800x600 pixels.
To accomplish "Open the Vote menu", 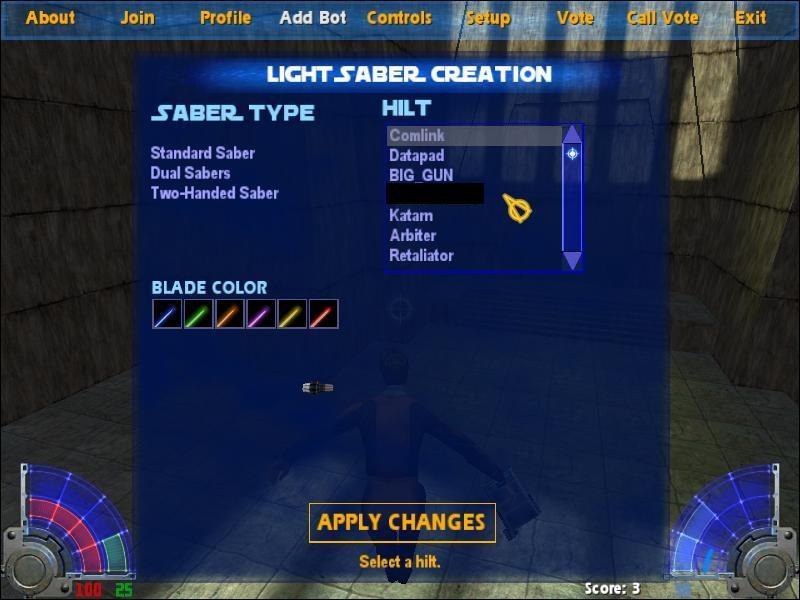I will 575,18.
